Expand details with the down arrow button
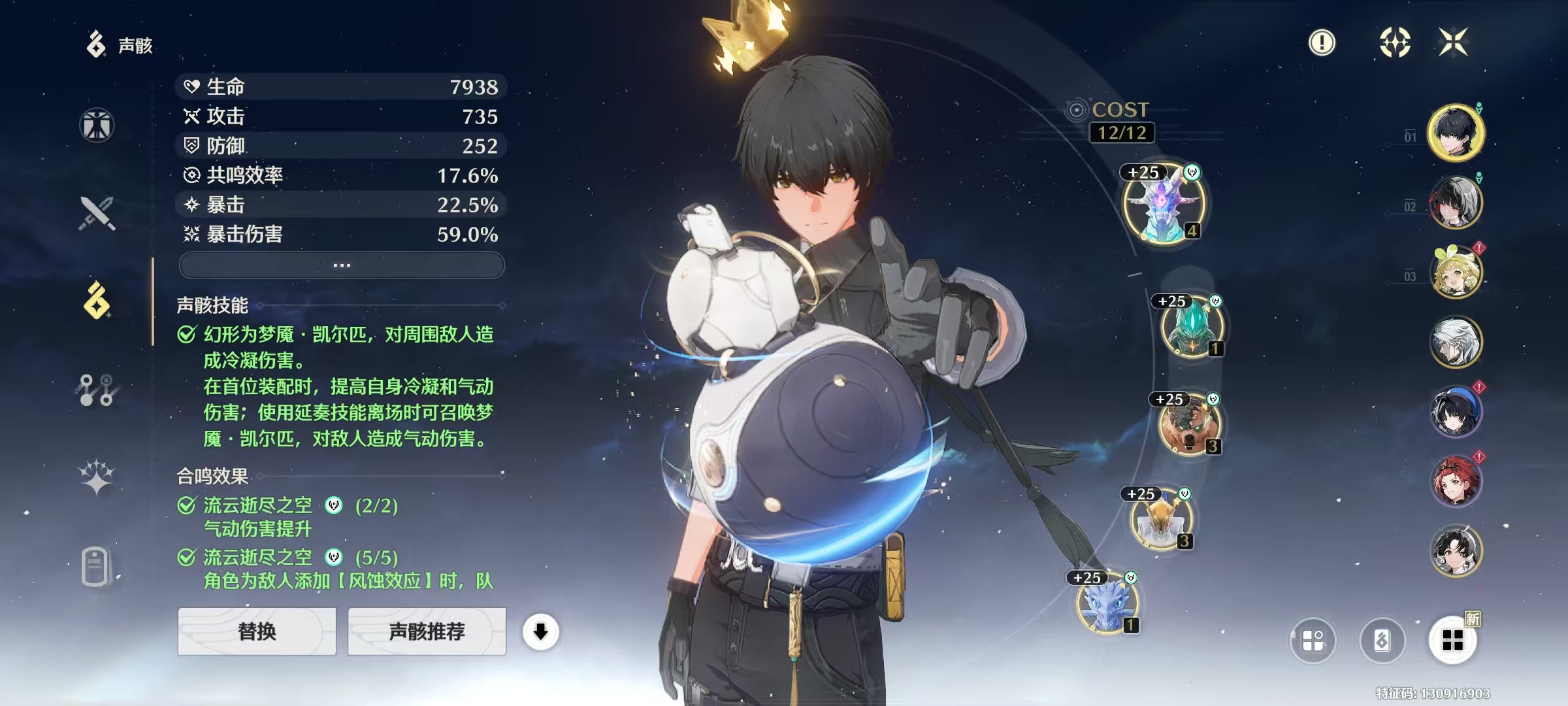This screenshot has width=1568, height=706. point(540,631)
